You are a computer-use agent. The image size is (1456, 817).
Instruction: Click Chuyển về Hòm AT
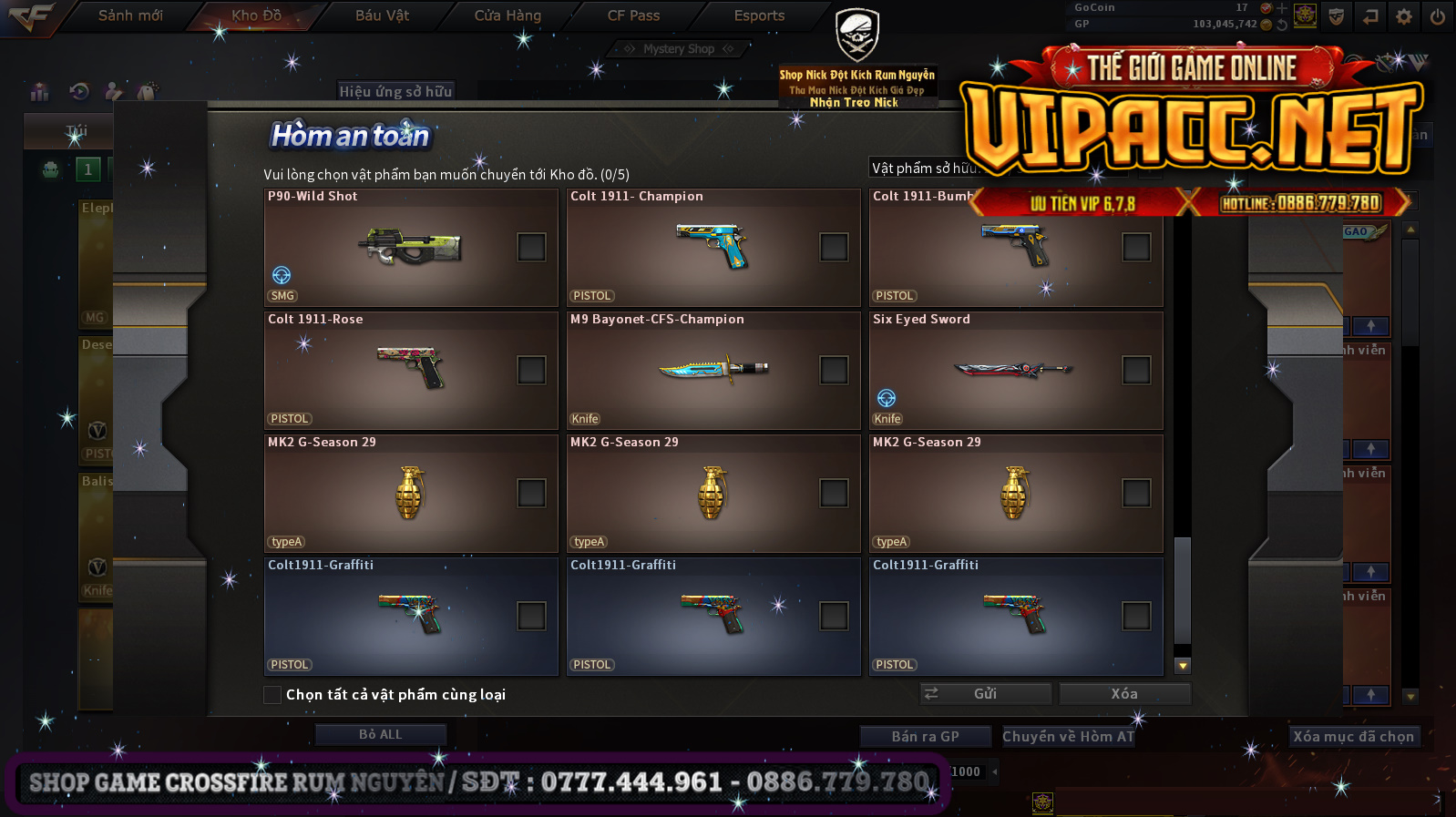(x=1068, y=737)
